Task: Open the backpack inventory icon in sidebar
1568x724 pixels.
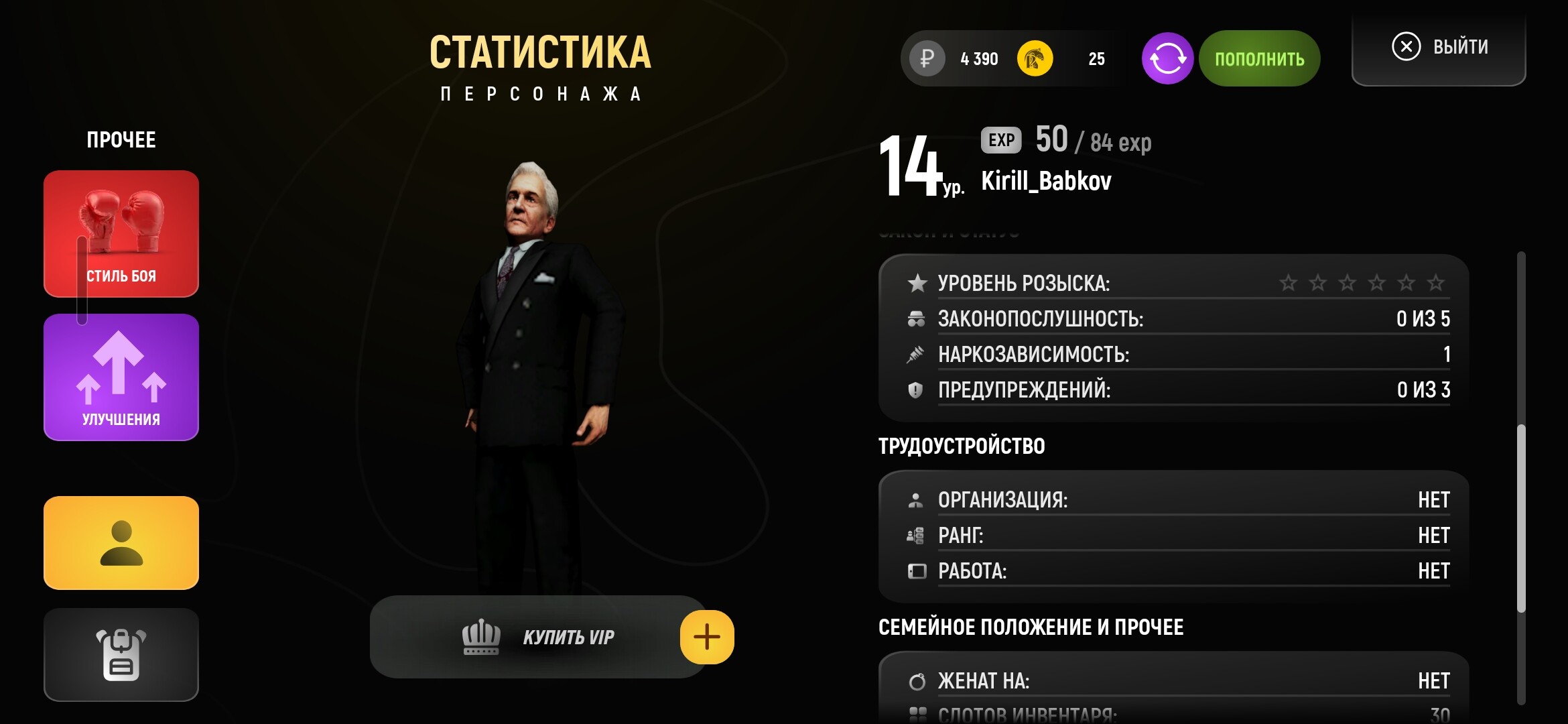Action: click(121, 654)
